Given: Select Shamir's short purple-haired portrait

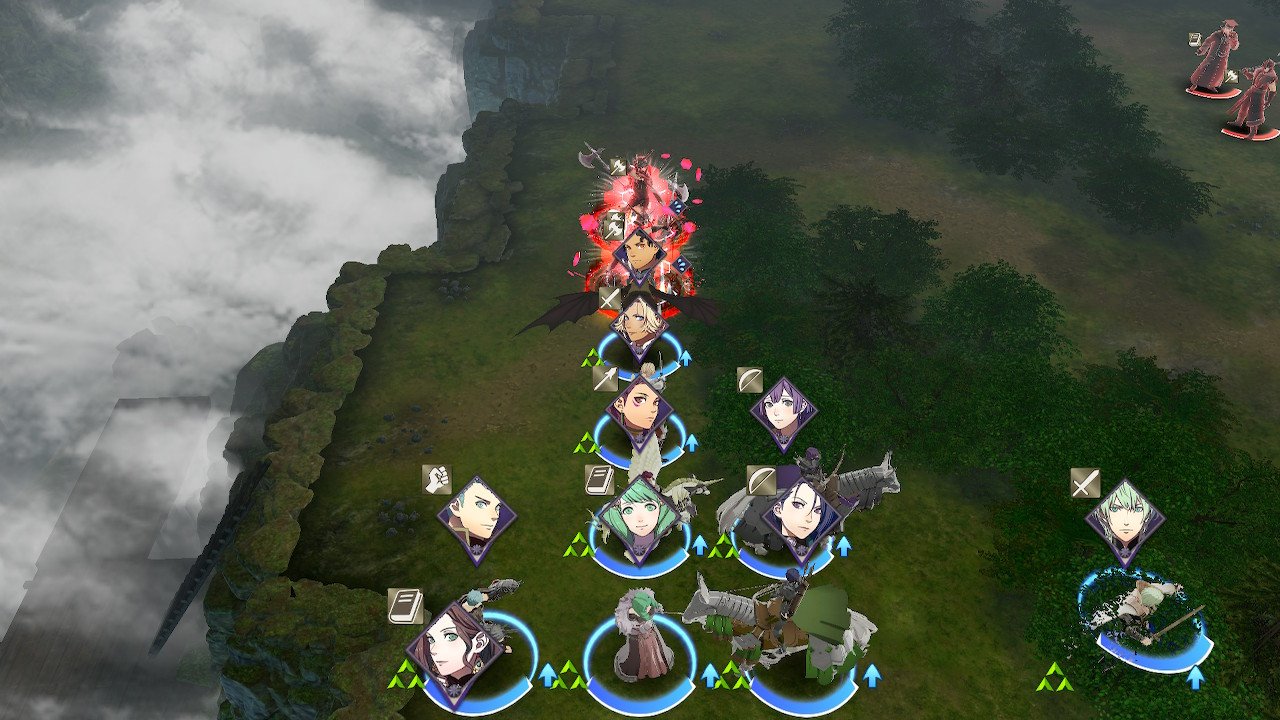Looking at the screenshot, I should [x=783, y=411].
